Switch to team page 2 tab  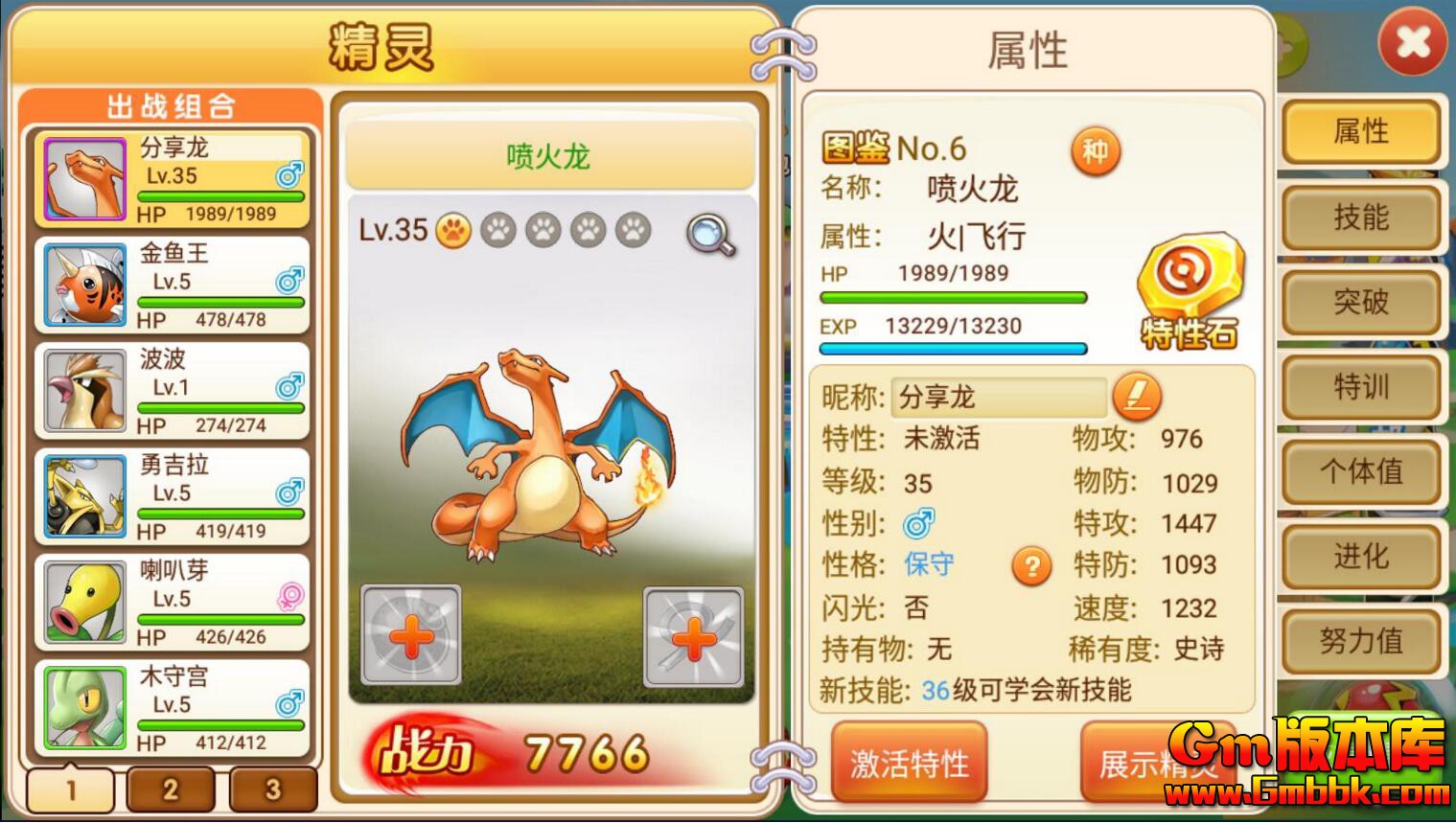coord(170,790)
